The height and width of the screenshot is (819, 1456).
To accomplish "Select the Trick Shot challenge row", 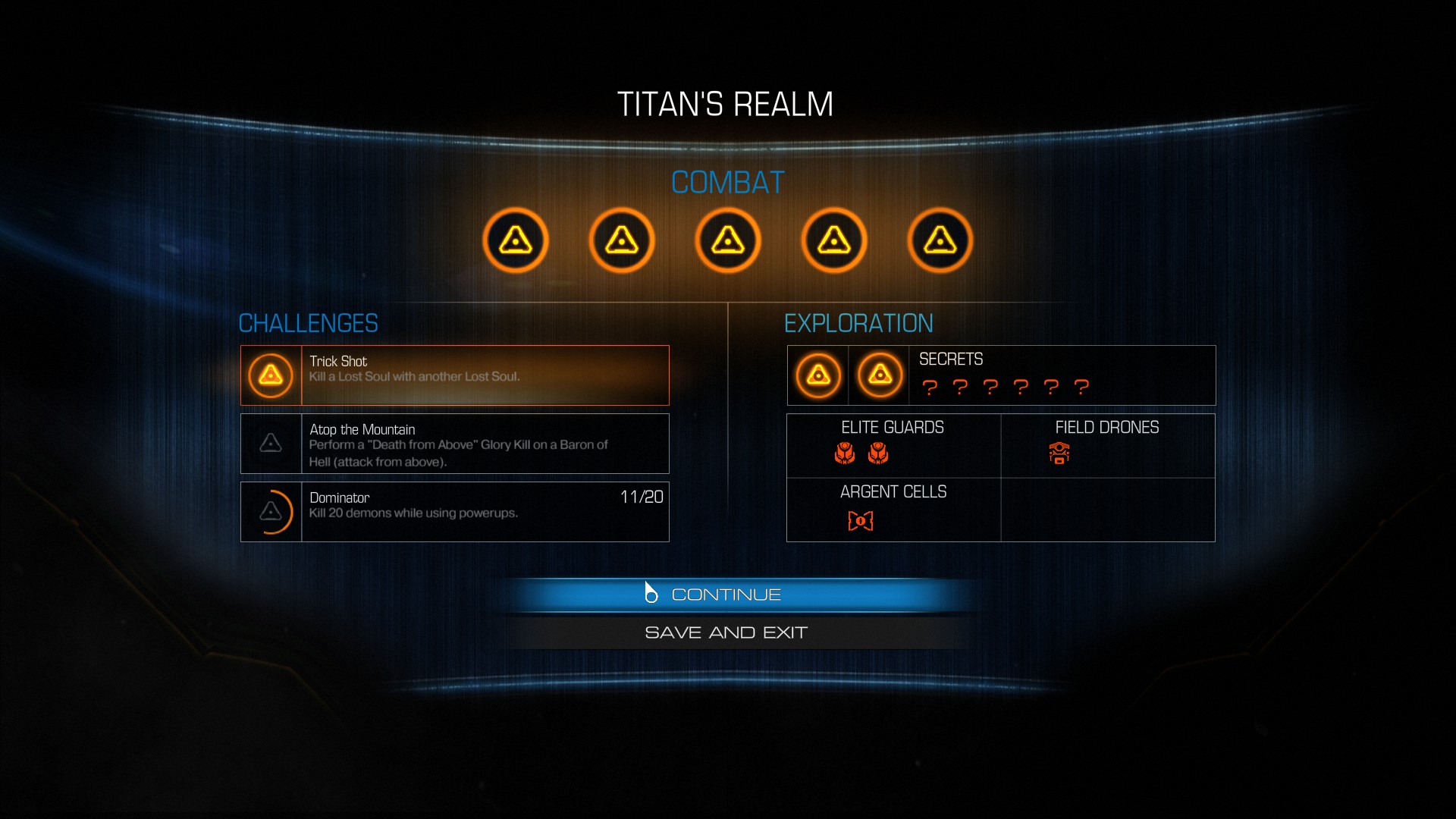I will coord(455,375).
